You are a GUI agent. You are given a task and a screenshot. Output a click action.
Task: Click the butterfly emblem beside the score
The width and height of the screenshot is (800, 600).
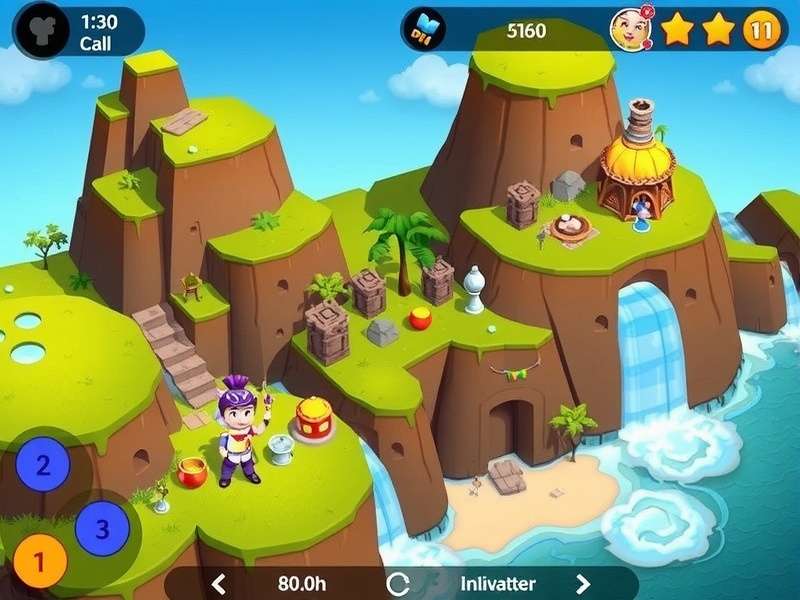[x=427, y=29]
